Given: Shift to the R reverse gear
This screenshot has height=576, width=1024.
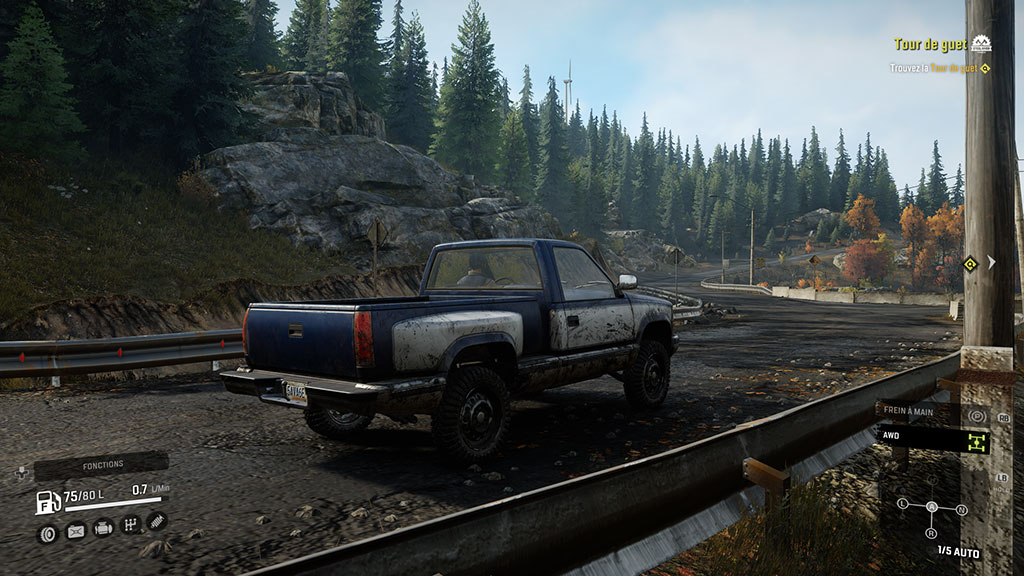Looking at the screenshot, I should coord(931,534).
